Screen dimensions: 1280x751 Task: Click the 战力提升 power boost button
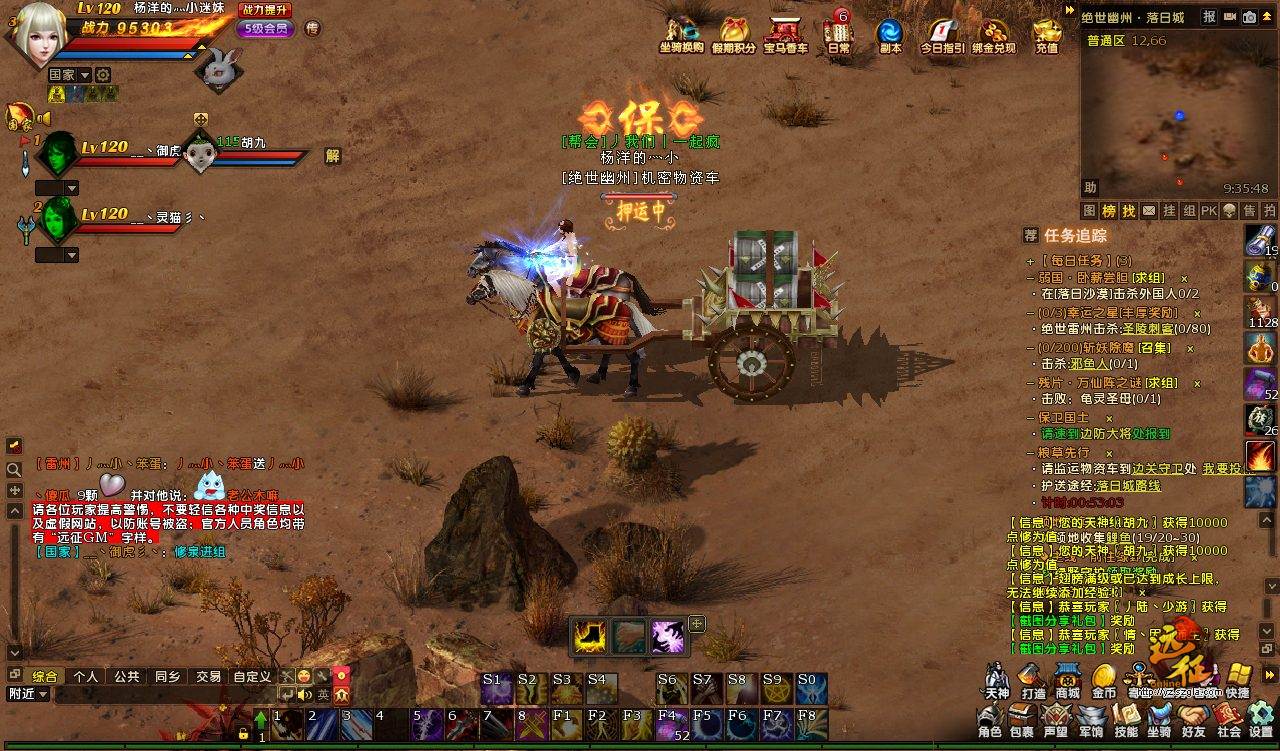[x=265, y=10]
